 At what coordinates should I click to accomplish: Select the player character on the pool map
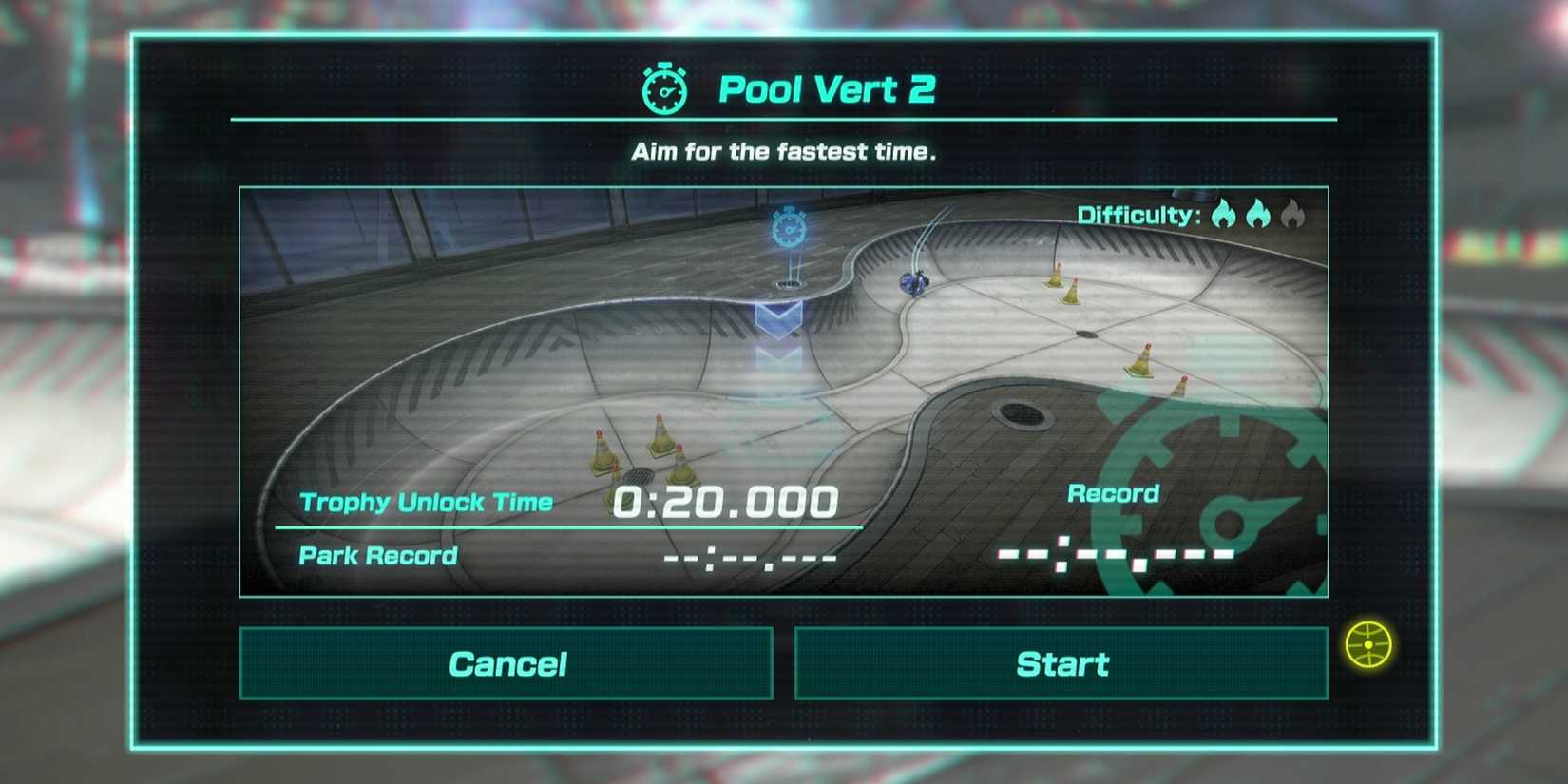[x=913, y=284]
